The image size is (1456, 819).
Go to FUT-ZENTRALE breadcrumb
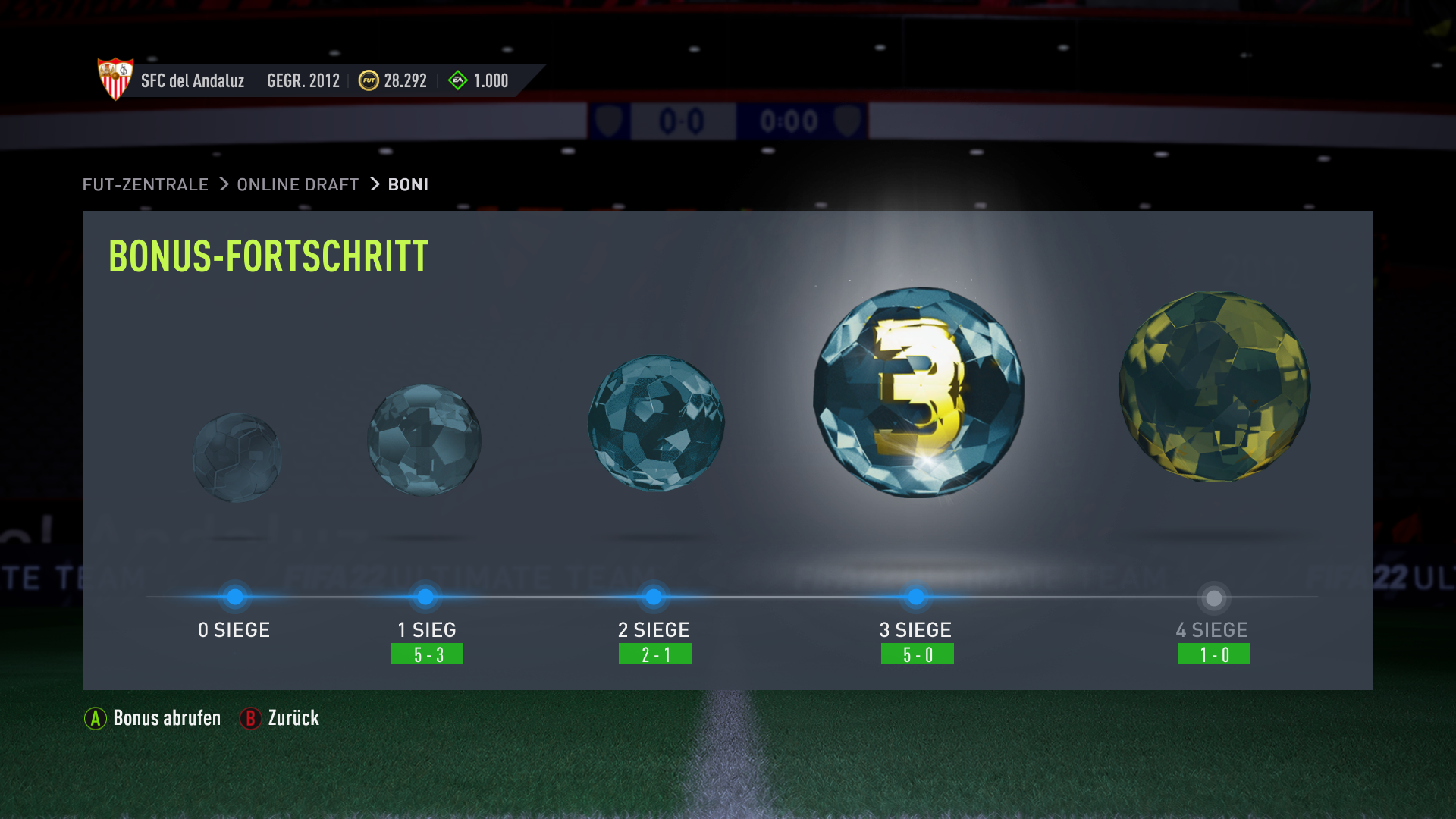(x=145, y=184)
